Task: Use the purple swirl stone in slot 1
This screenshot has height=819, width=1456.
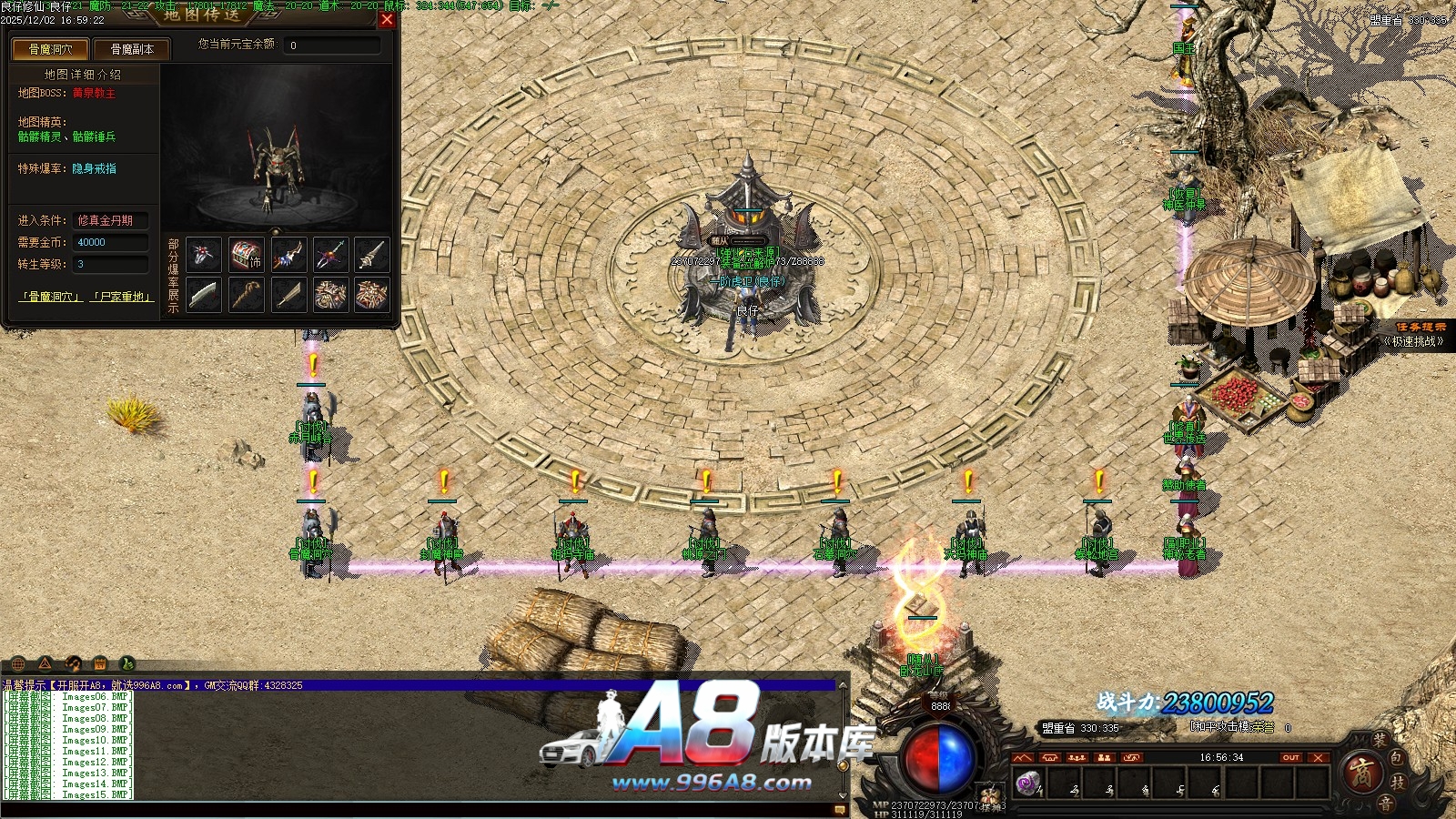Action: (1028, 783)
